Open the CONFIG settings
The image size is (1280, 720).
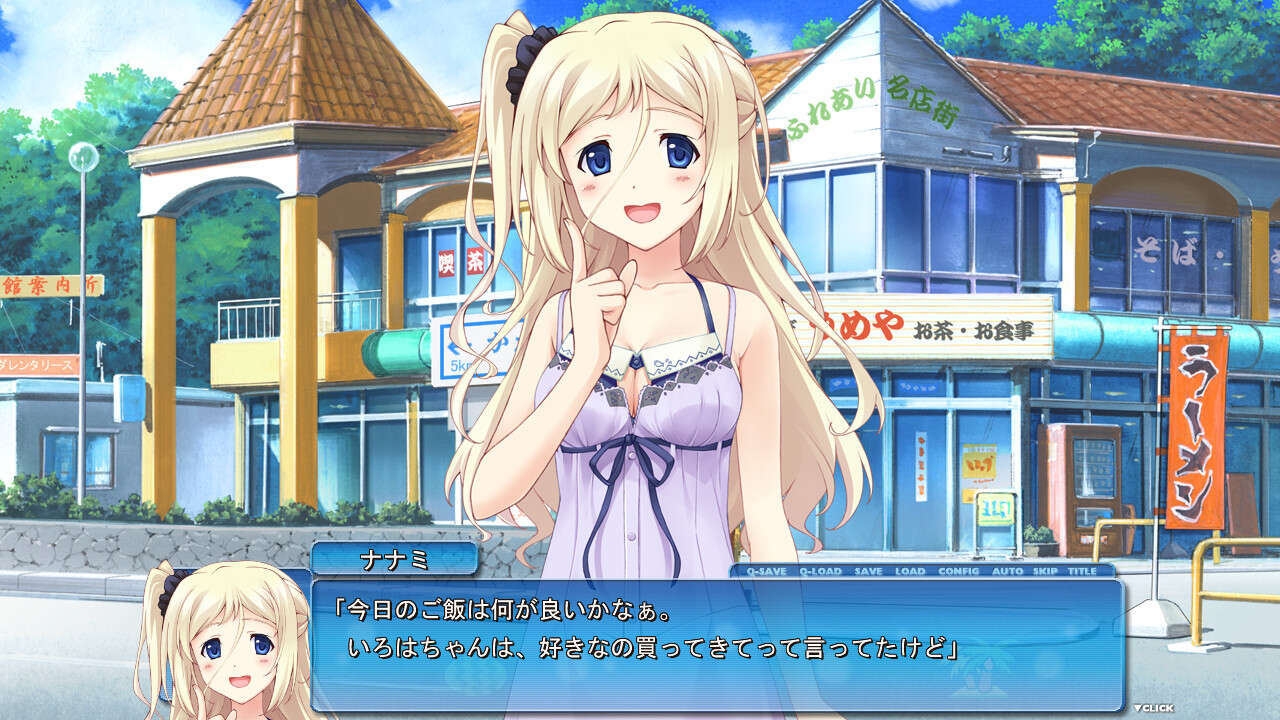click(958, 571)
